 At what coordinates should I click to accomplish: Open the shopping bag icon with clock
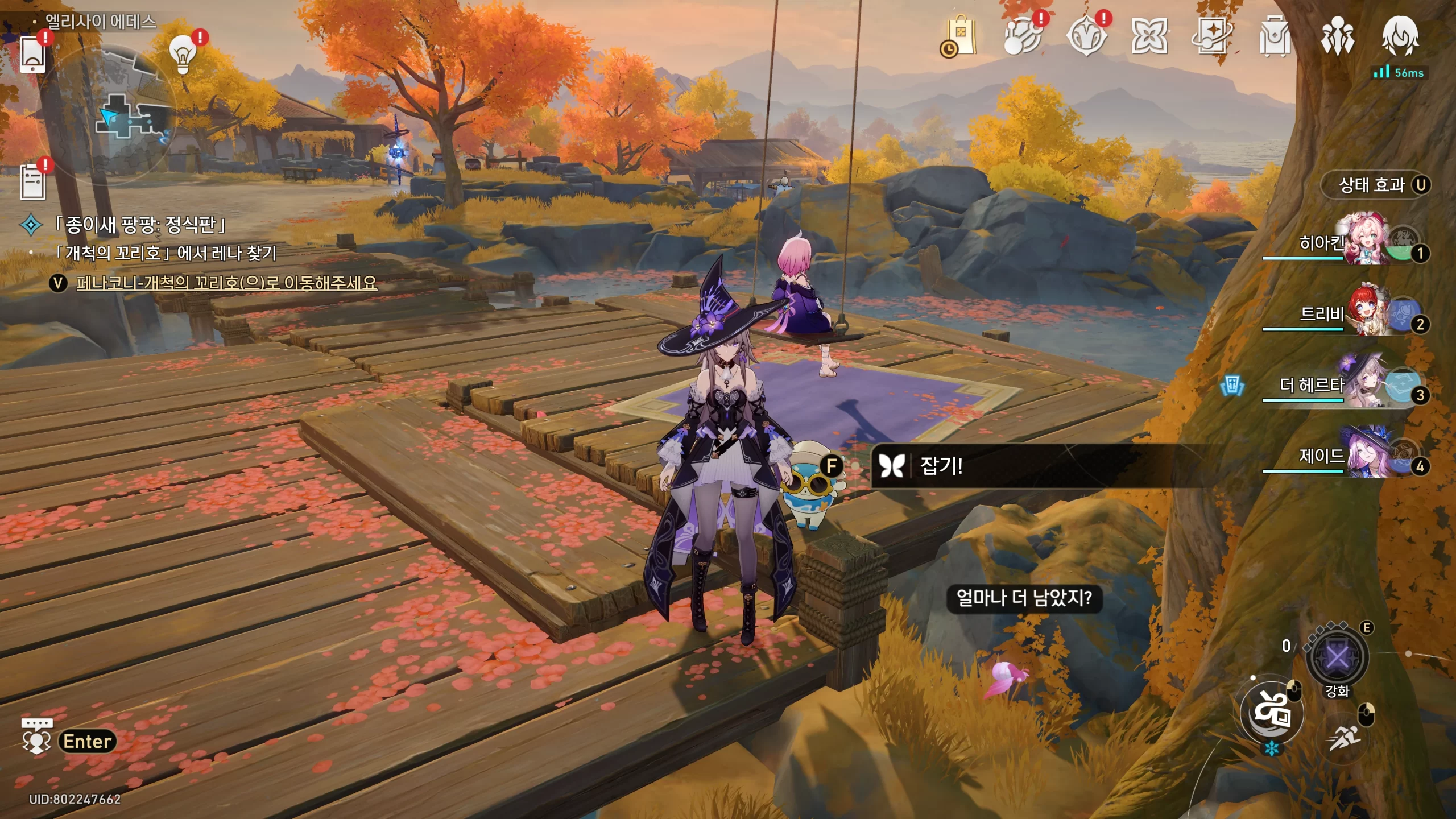(960, 36)
